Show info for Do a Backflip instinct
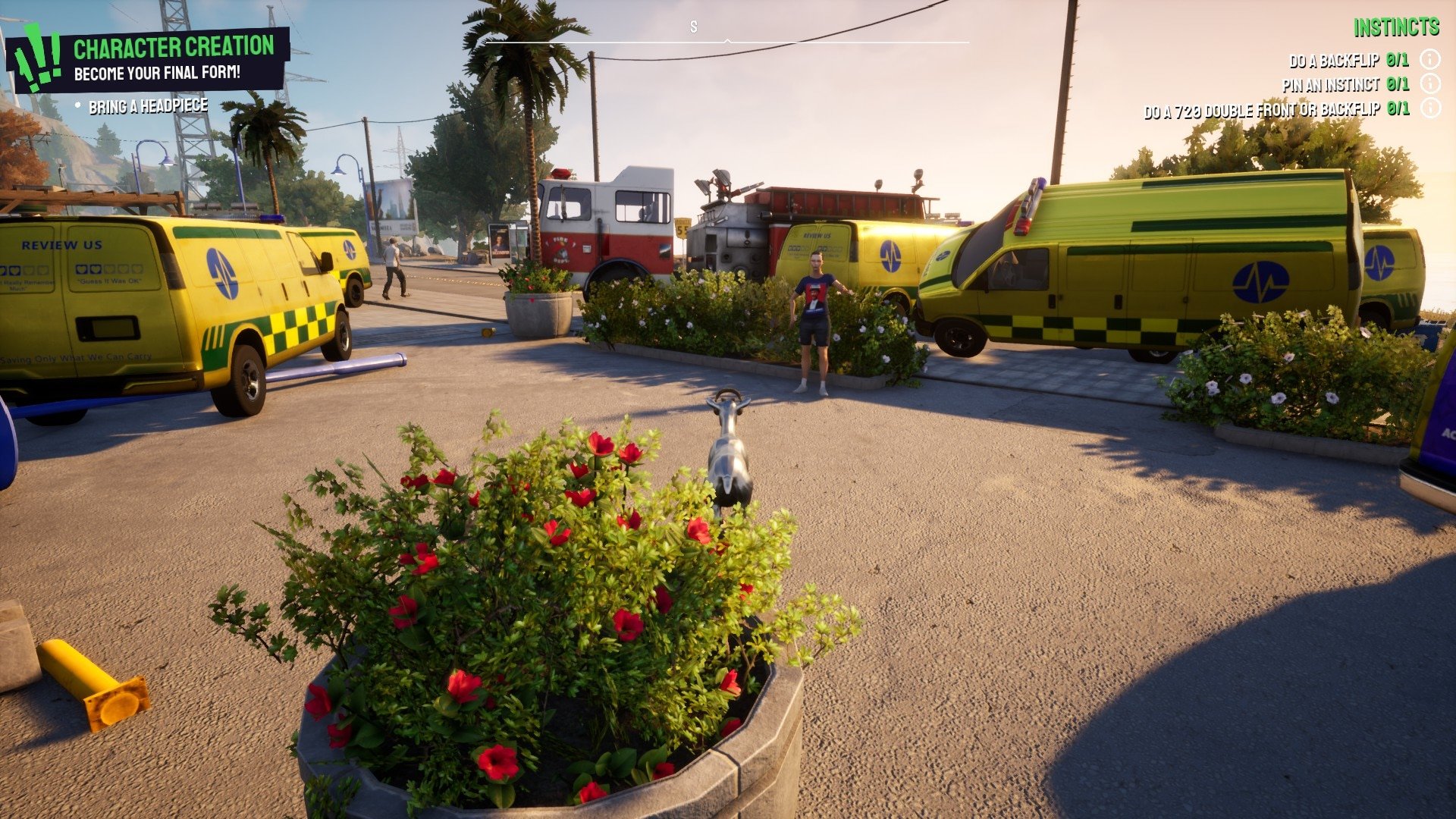1456x819 pixels. coord(1429,59)
